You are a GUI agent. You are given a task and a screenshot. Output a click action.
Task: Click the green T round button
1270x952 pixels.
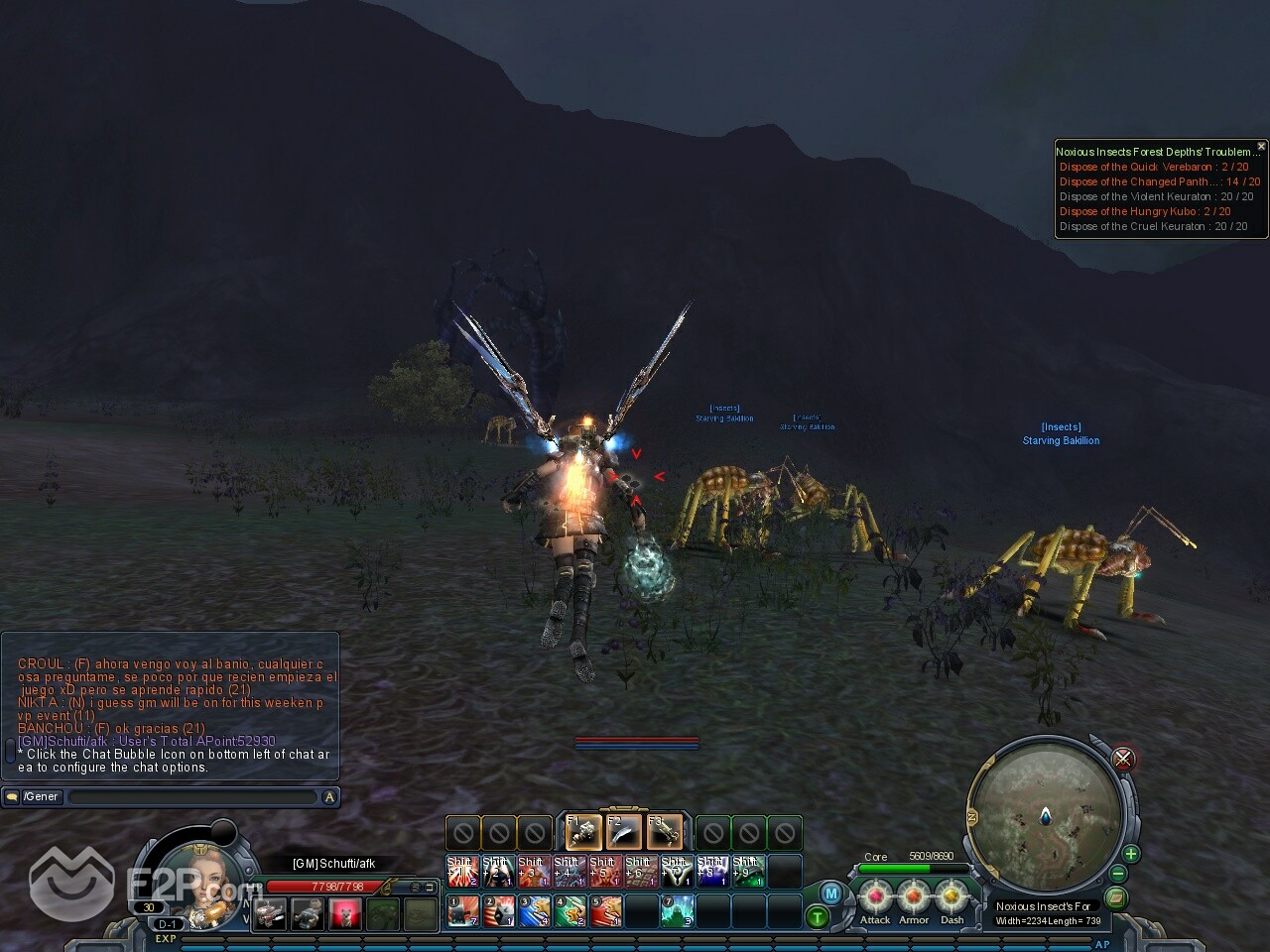(x=817, y=917)
